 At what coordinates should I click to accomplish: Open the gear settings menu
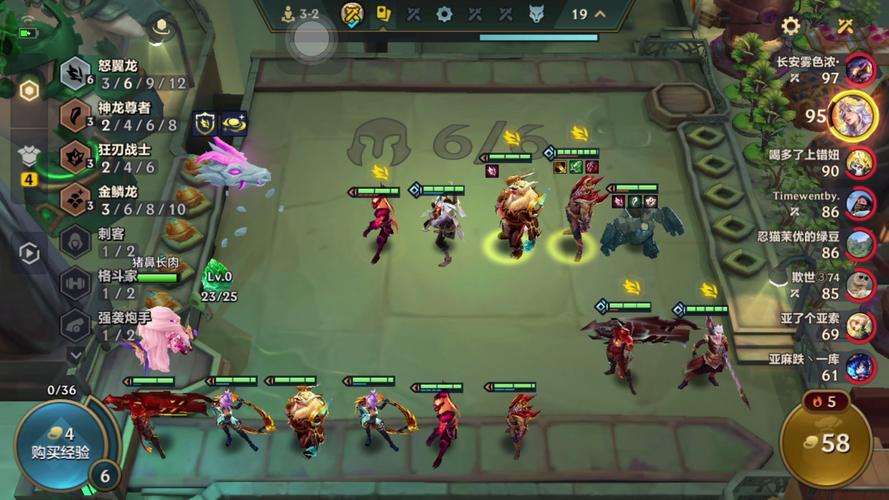[x=790, y=27]
